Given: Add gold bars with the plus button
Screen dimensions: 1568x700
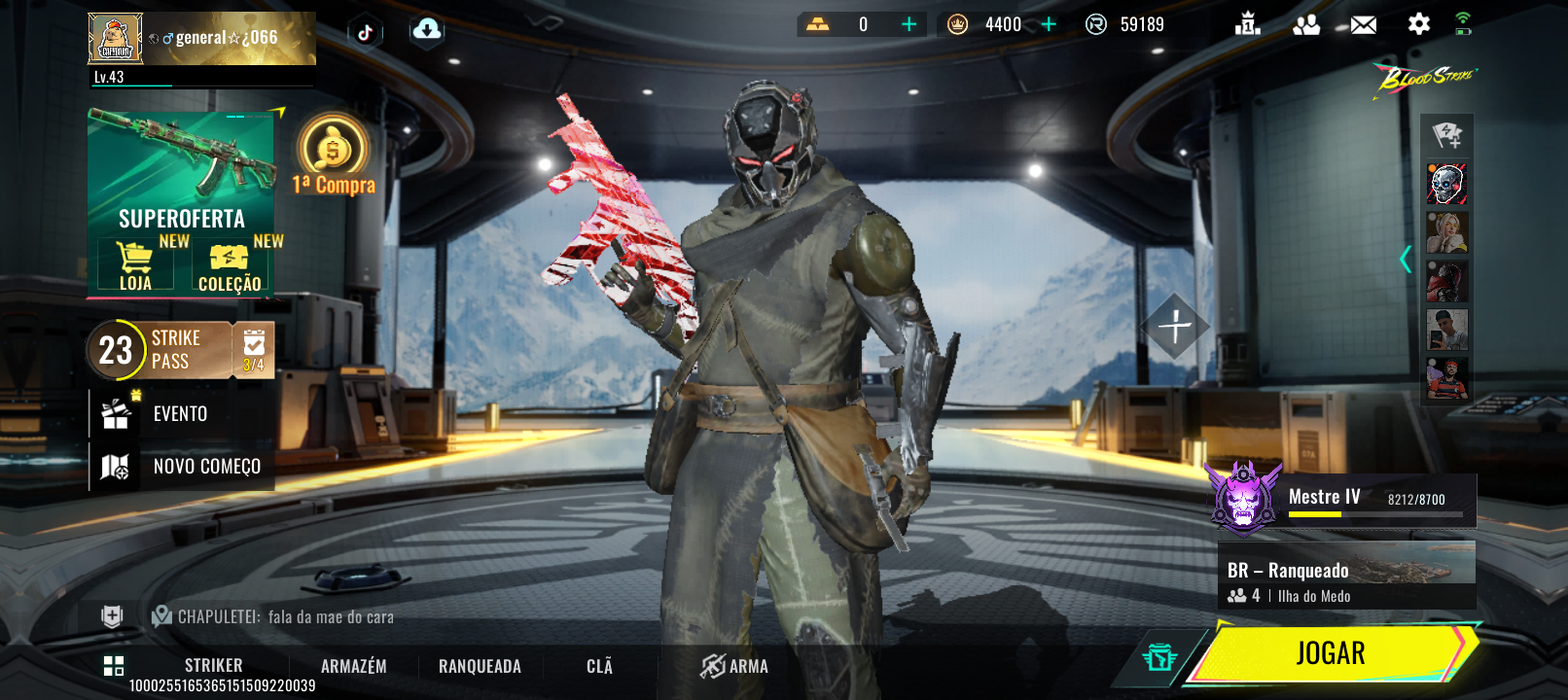Looking at the screenshot, I should click(x=909, y=24).
